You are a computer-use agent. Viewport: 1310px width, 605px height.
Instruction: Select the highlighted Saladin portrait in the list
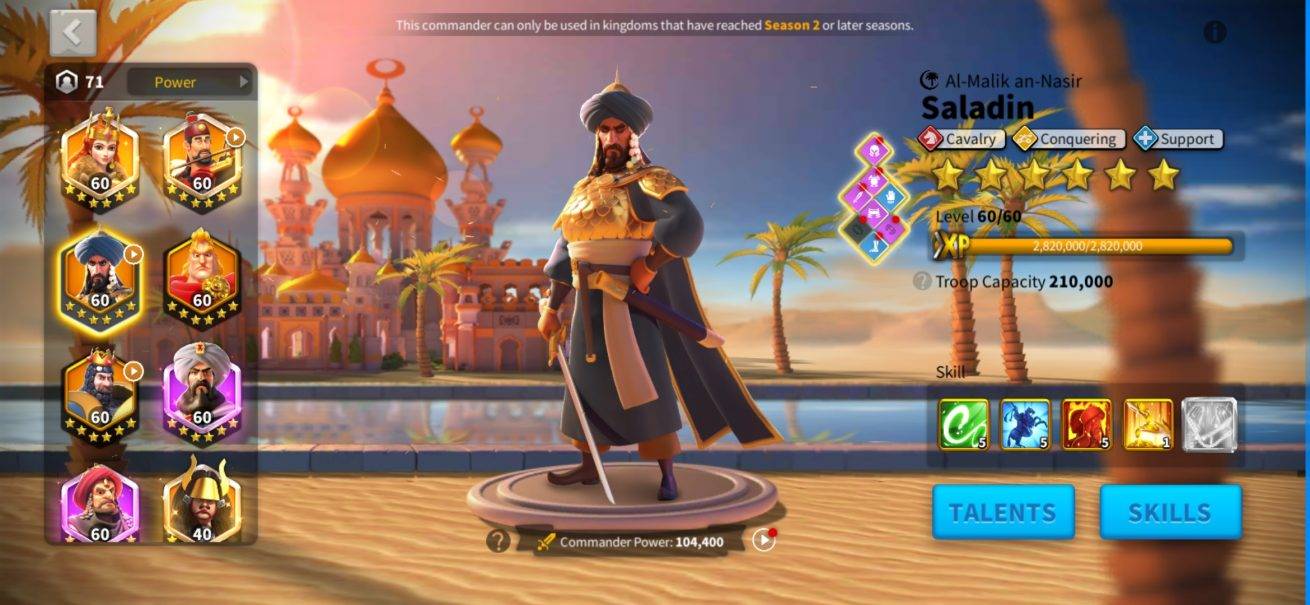point(100,277)
